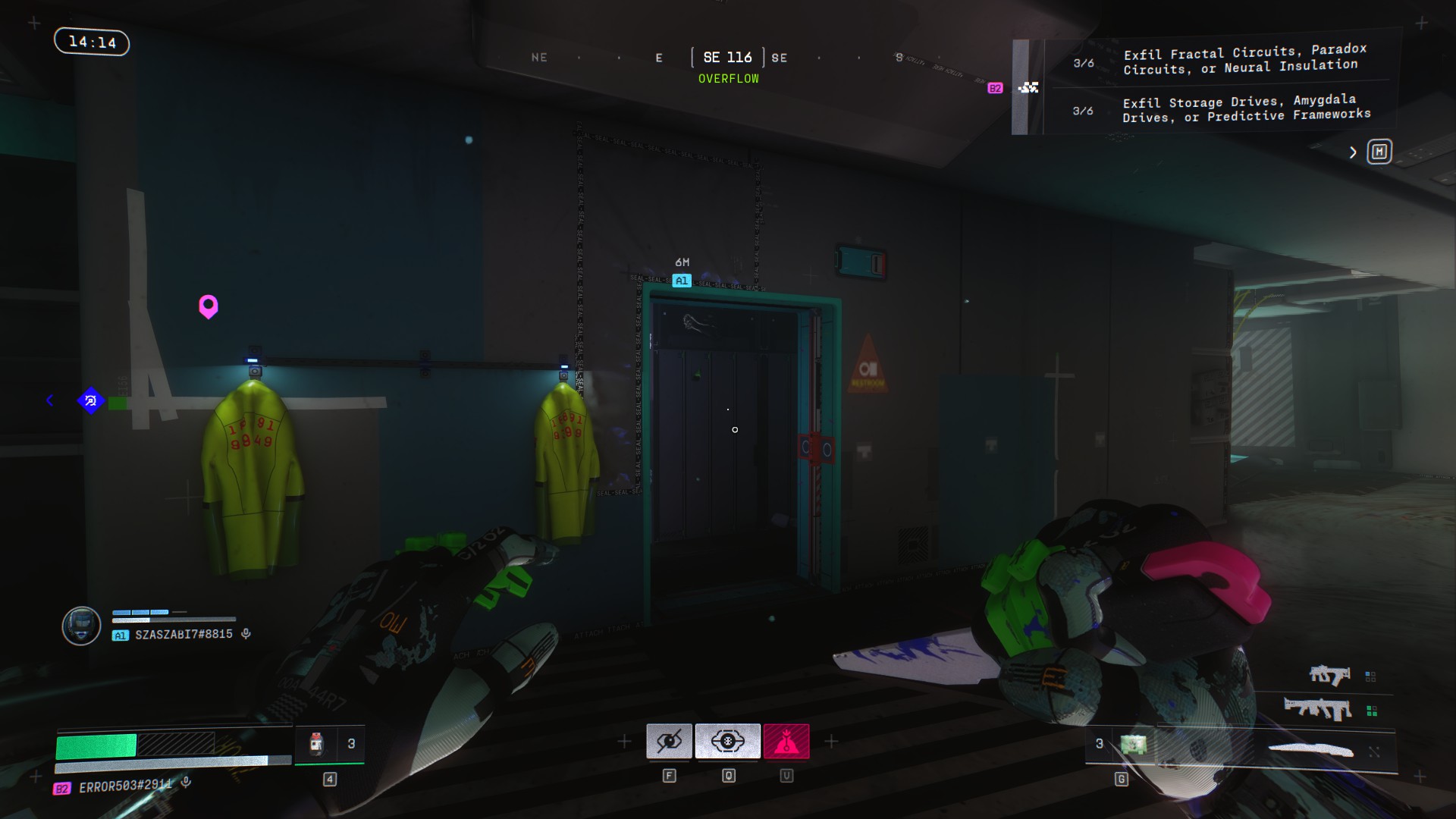Click the squad faction icon beside objectives
Screen dimensions: 1456x819
tap(1028, 88)
